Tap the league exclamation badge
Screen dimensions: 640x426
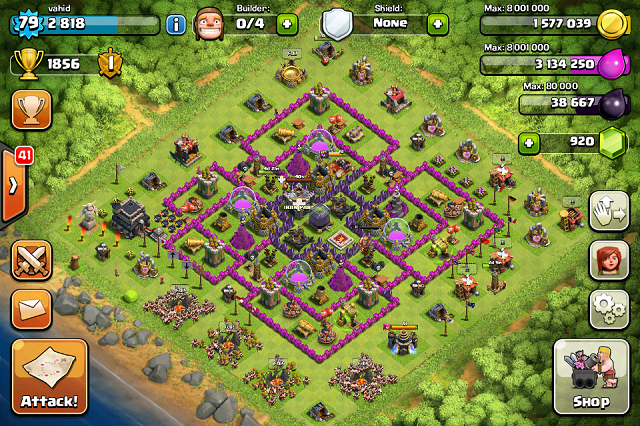(x=110, y=65)
